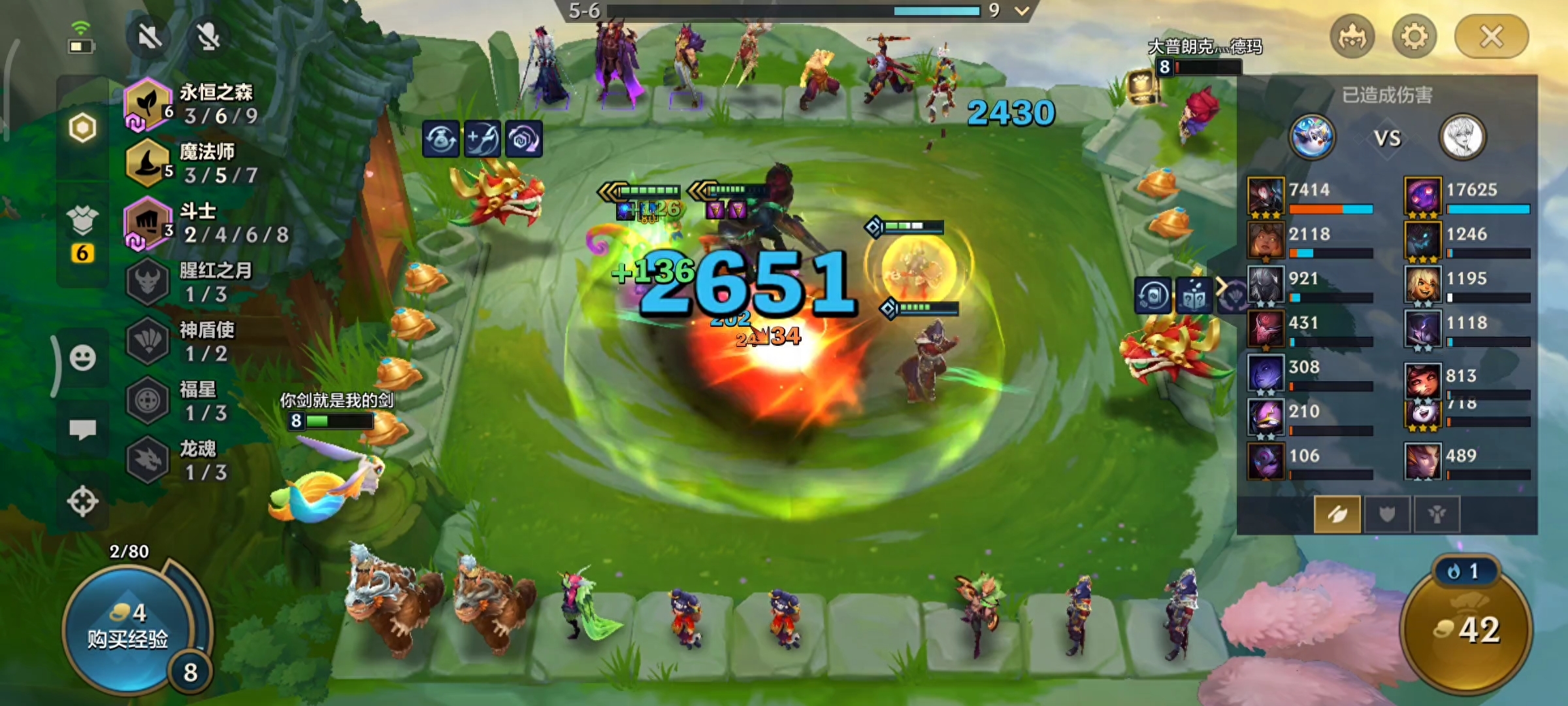Collapse the damage panel with the arrow
The width and height of the screenshot is (1568, 706).
pyautogui.click(x=1220, y=286)
